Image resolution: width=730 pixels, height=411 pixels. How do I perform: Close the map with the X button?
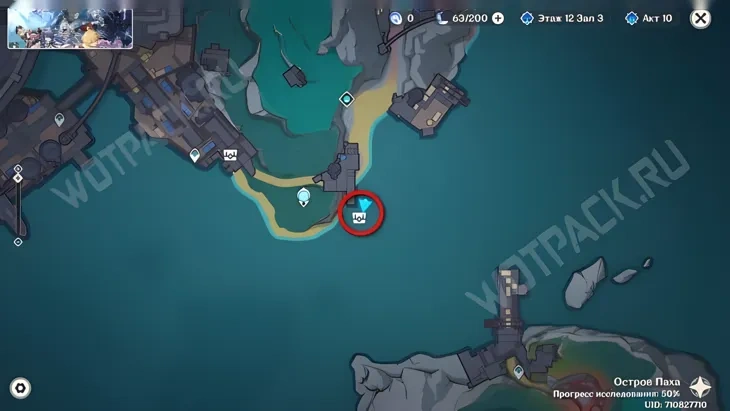pos(700,18)
